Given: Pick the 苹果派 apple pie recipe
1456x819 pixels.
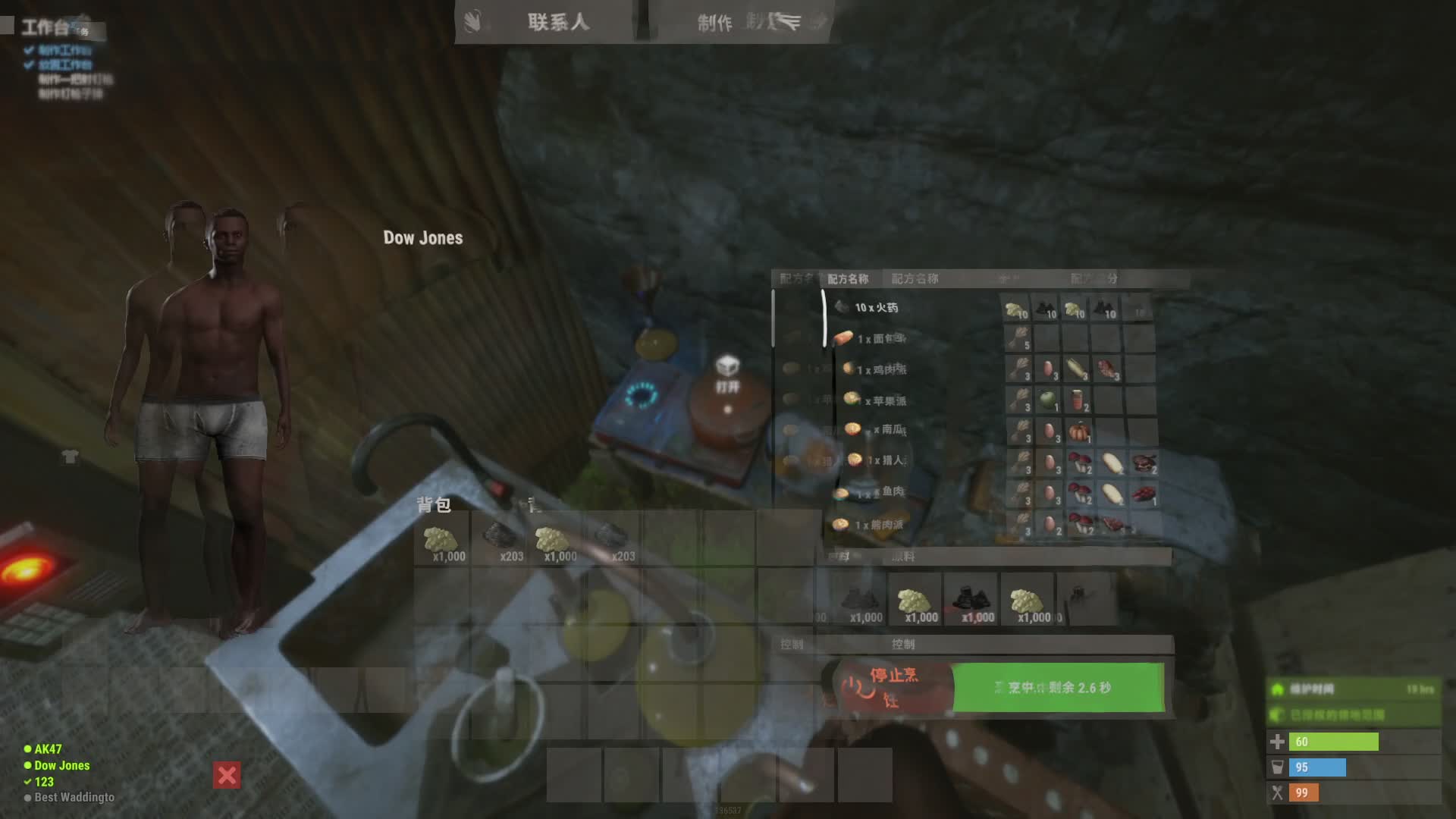Looking at the screenshot, I should coord(882,400).
